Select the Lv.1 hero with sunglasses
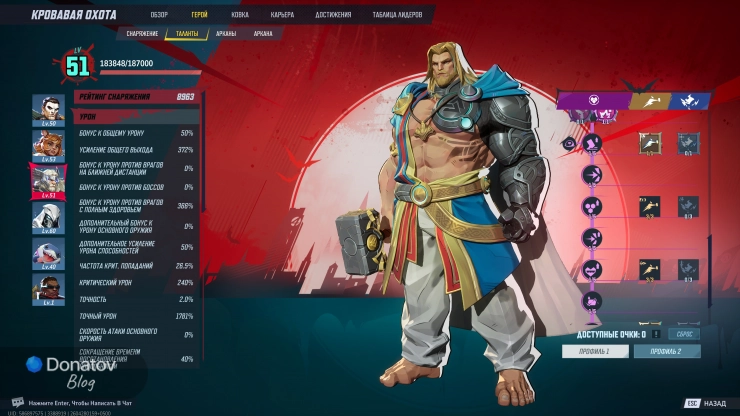Image resolution: width=740 pixels, height=416 pixels. 47,286
